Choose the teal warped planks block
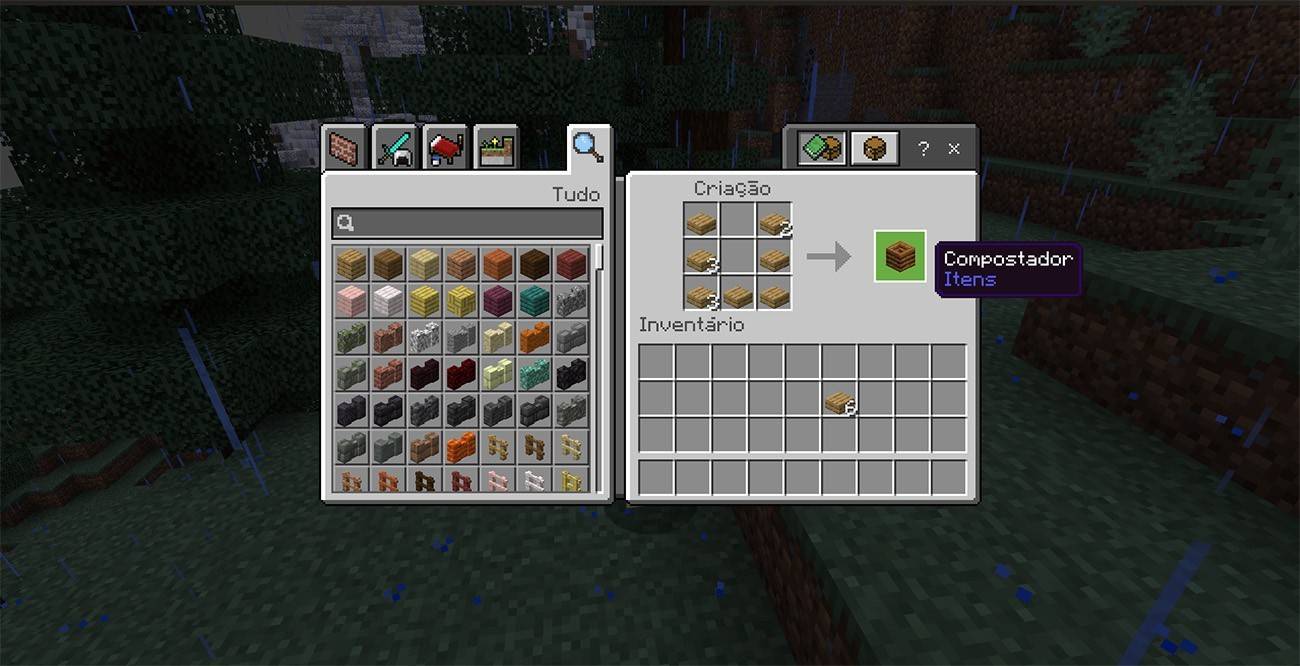This screenshot has width=1300, height=666. (x=534, y=299)
